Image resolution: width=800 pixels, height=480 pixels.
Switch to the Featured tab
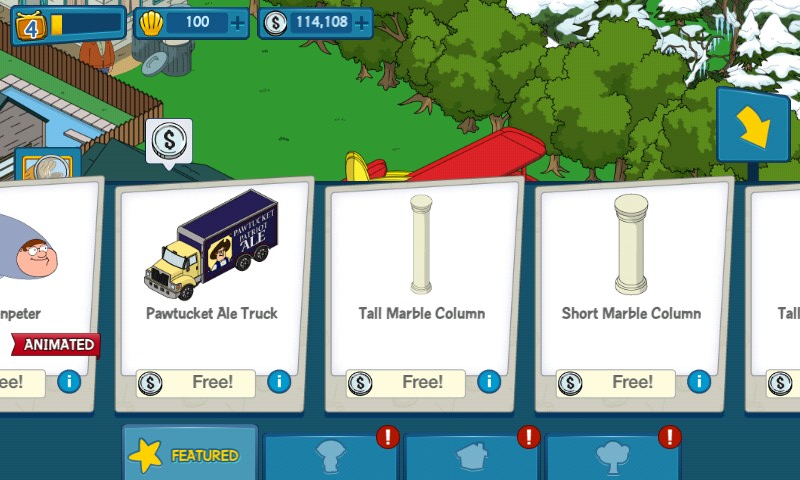pos(190,456)
